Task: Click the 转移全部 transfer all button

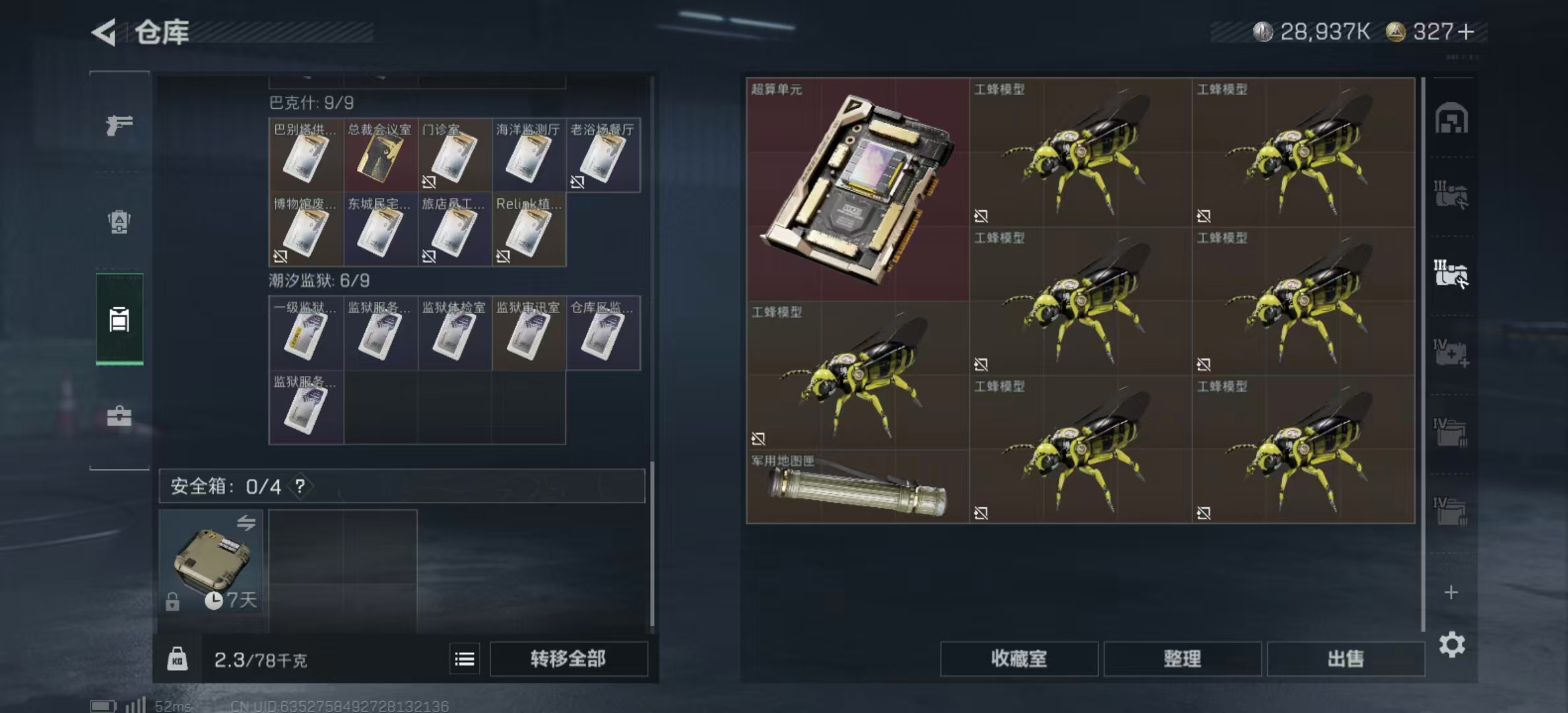Action: 569,659
